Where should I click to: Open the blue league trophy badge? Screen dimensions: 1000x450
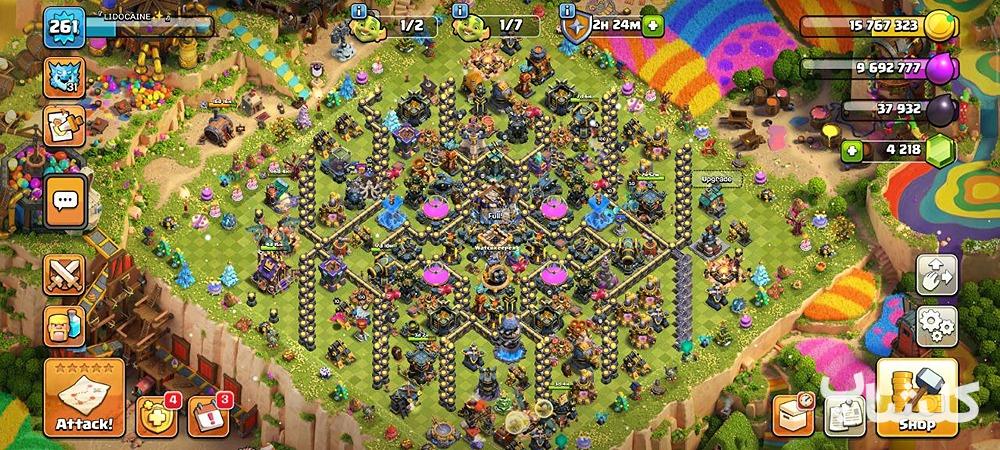[63, 78]
